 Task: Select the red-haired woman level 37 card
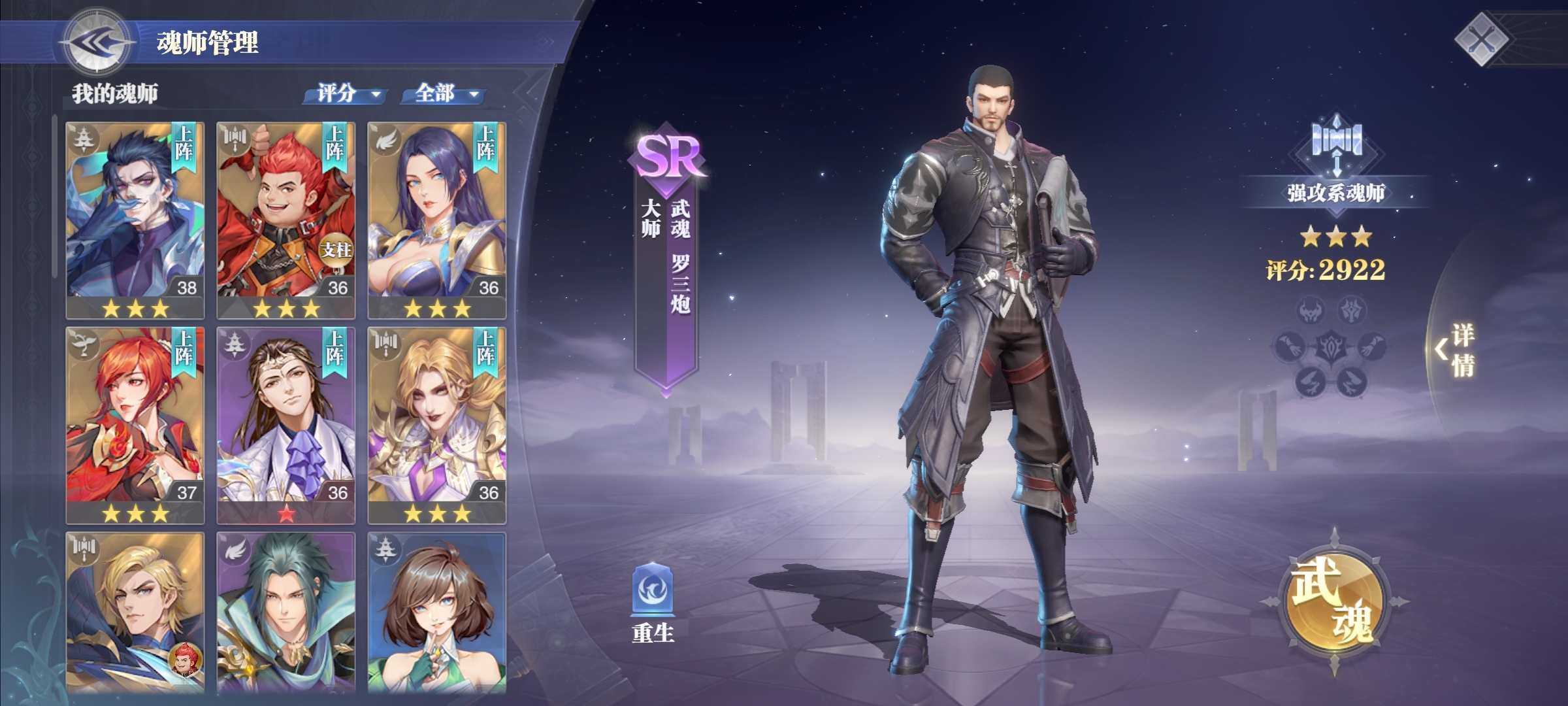tap(135, 425)
